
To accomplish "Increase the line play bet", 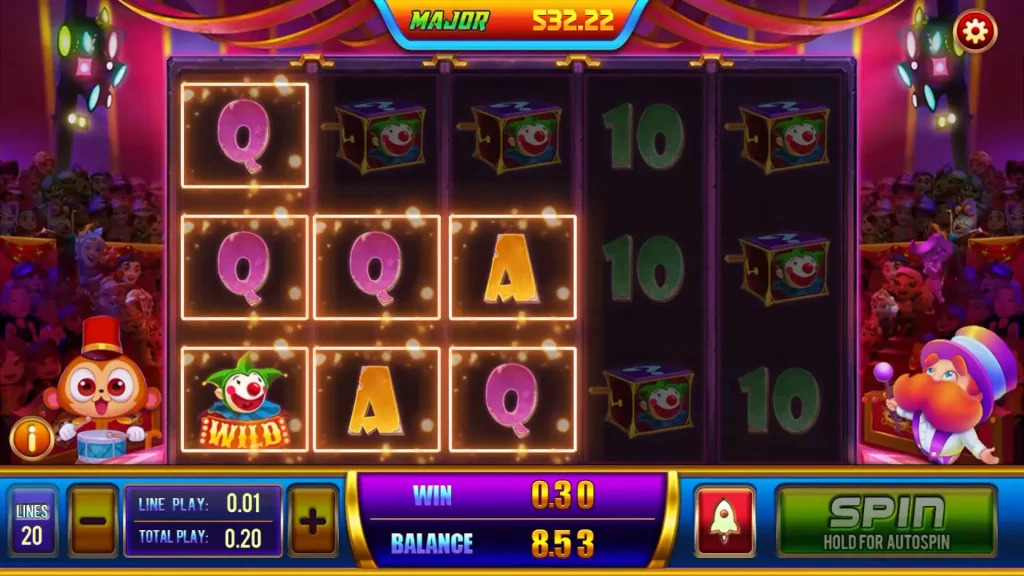I will point(312,520).
